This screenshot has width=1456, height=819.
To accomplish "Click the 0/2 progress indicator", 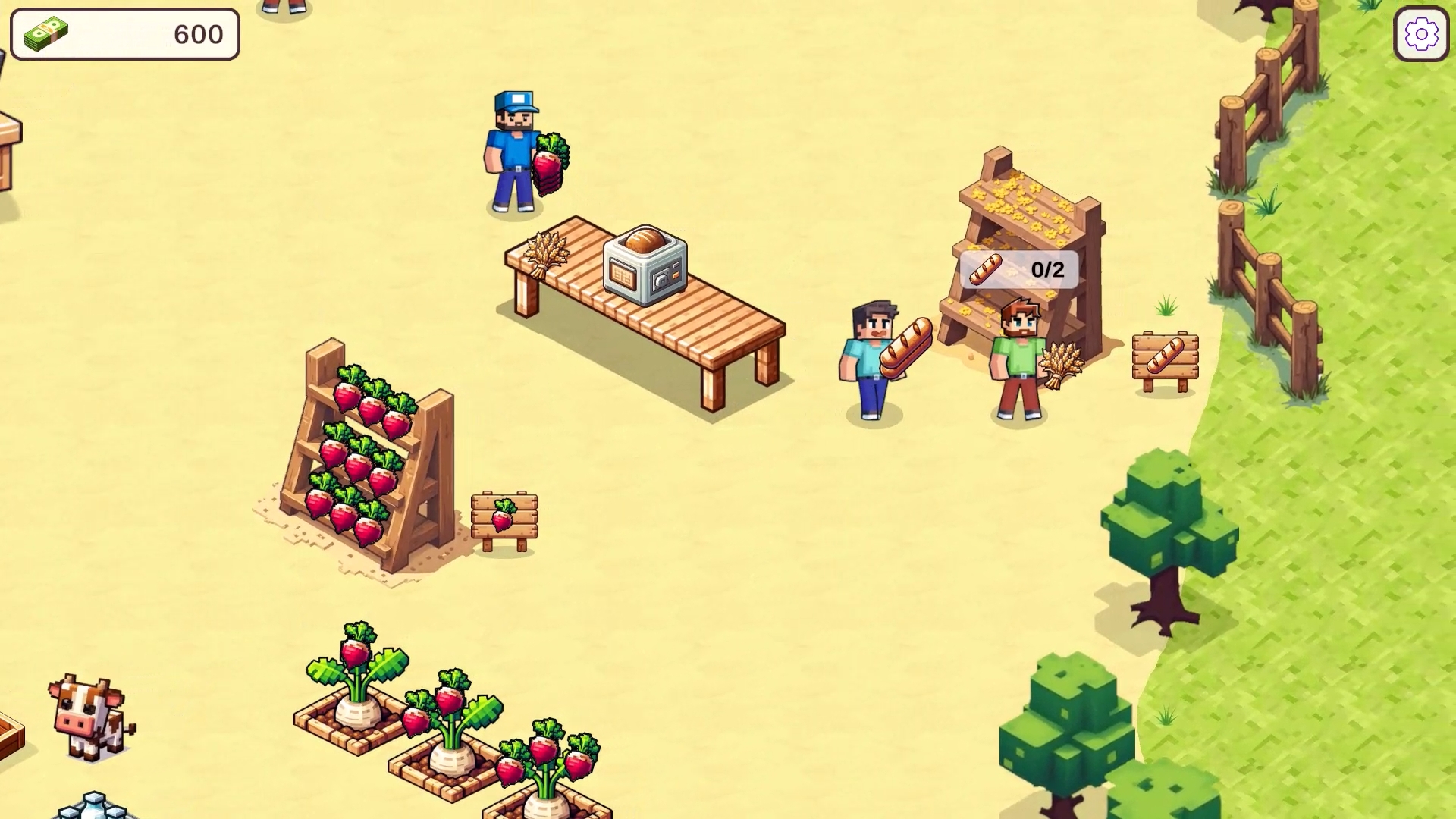I will (x=1048, y=268).
